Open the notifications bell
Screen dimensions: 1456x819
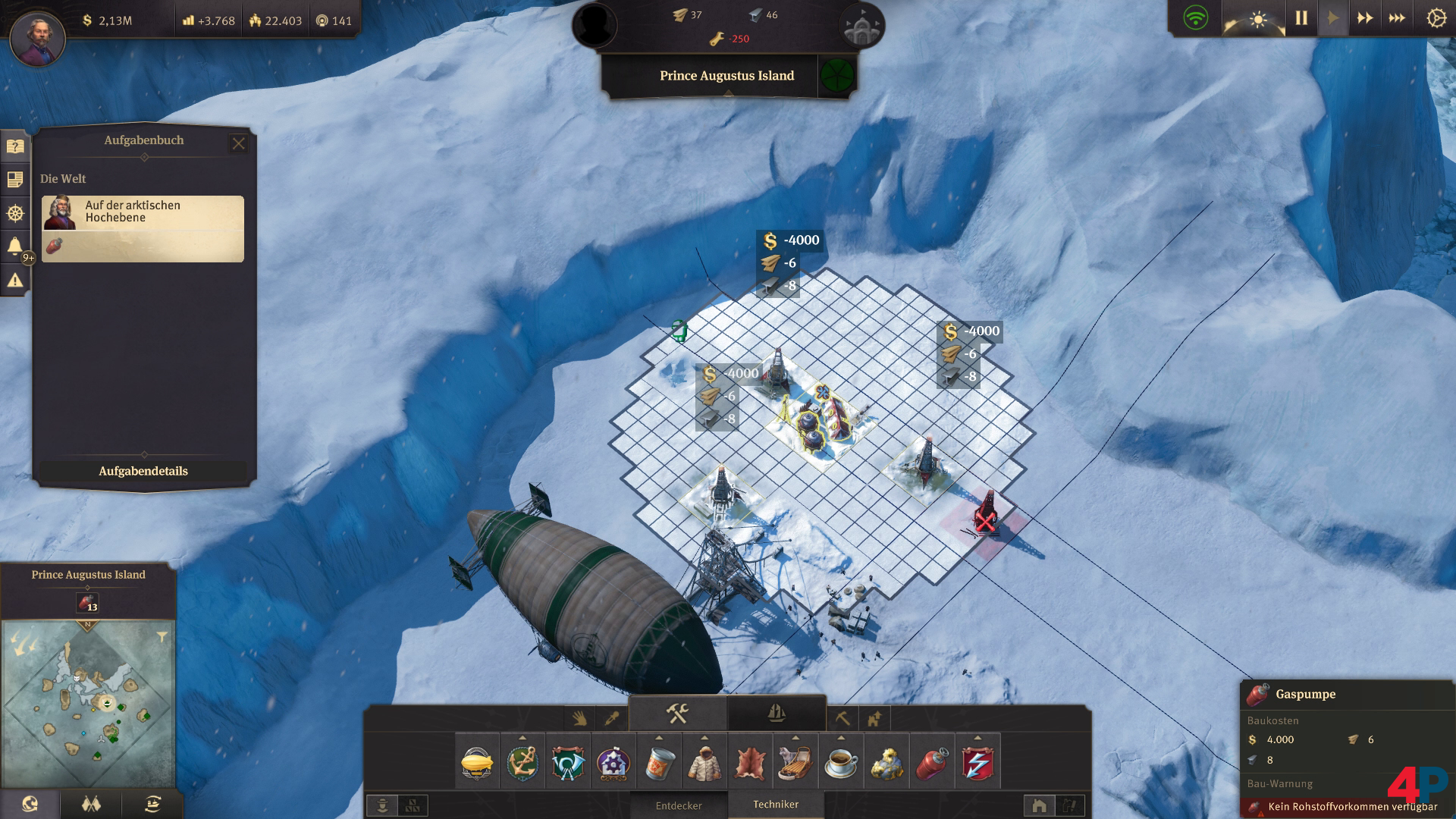click(x=14, y=246)
